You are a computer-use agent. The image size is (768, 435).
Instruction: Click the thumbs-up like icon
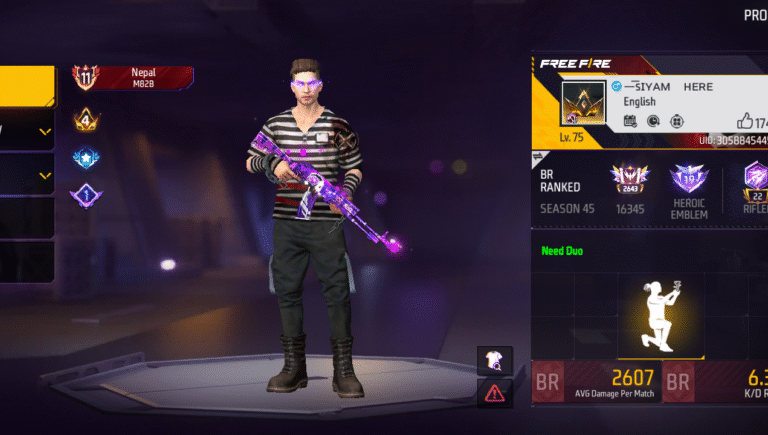click(744, 121)
